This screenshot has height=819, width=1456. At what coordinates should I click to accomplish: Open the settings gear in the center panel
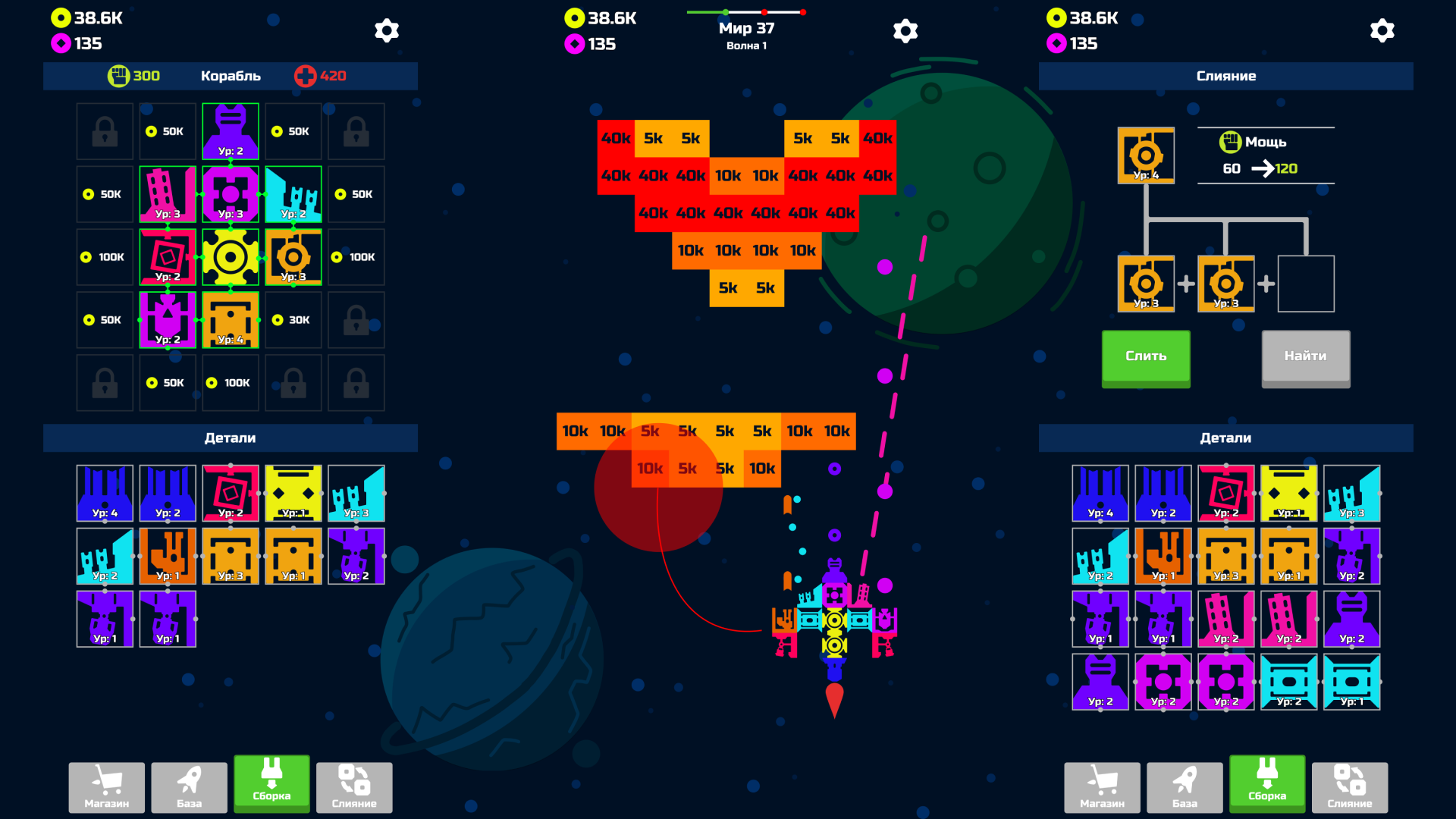coord(905,30)
